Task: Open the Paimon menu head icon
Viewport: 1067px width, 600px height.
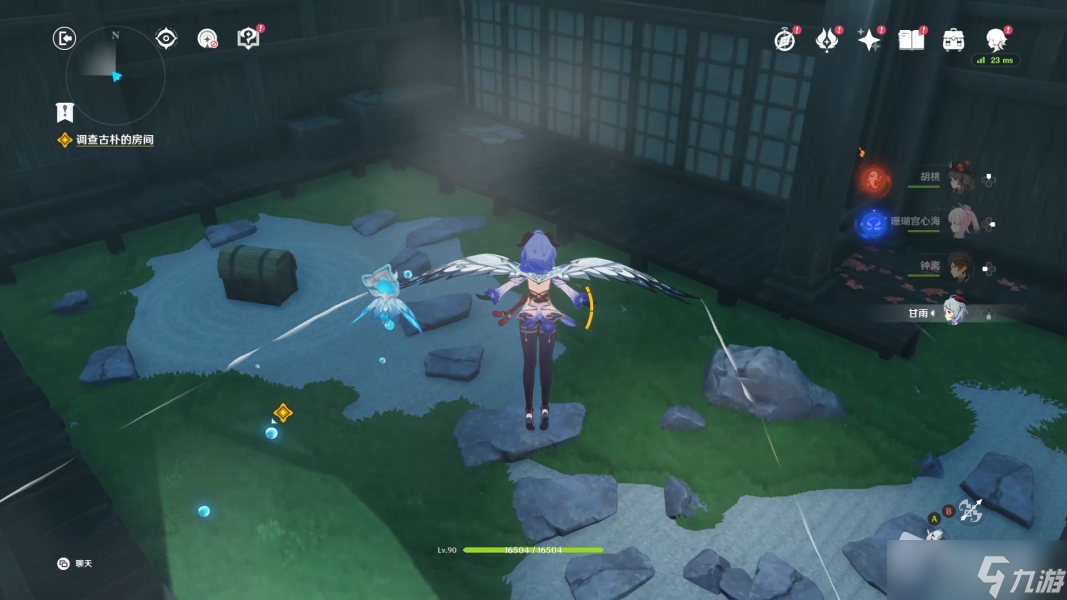Action: [996, 39]
